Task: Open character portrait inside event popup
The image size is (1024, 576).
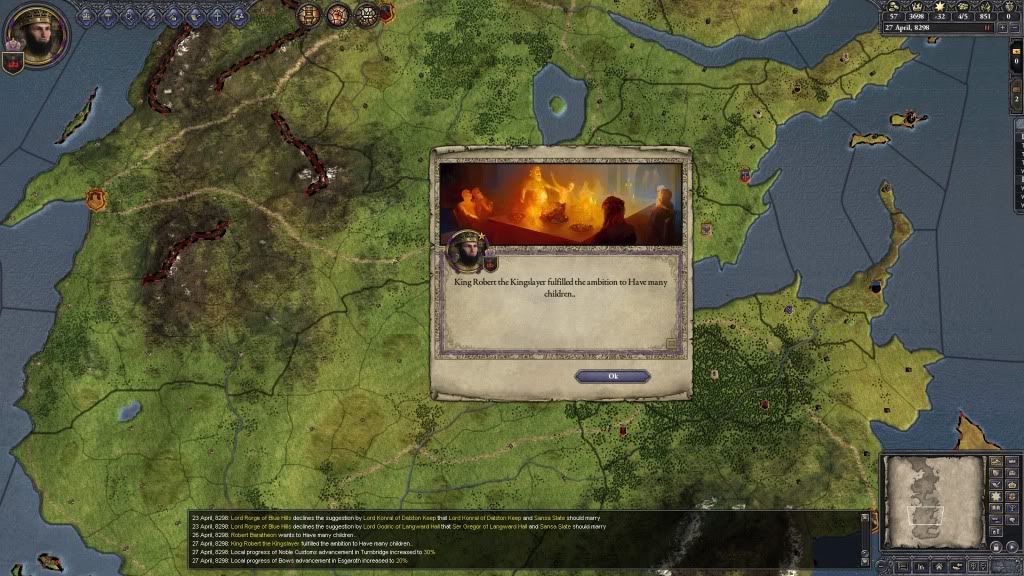Action: 464,250
